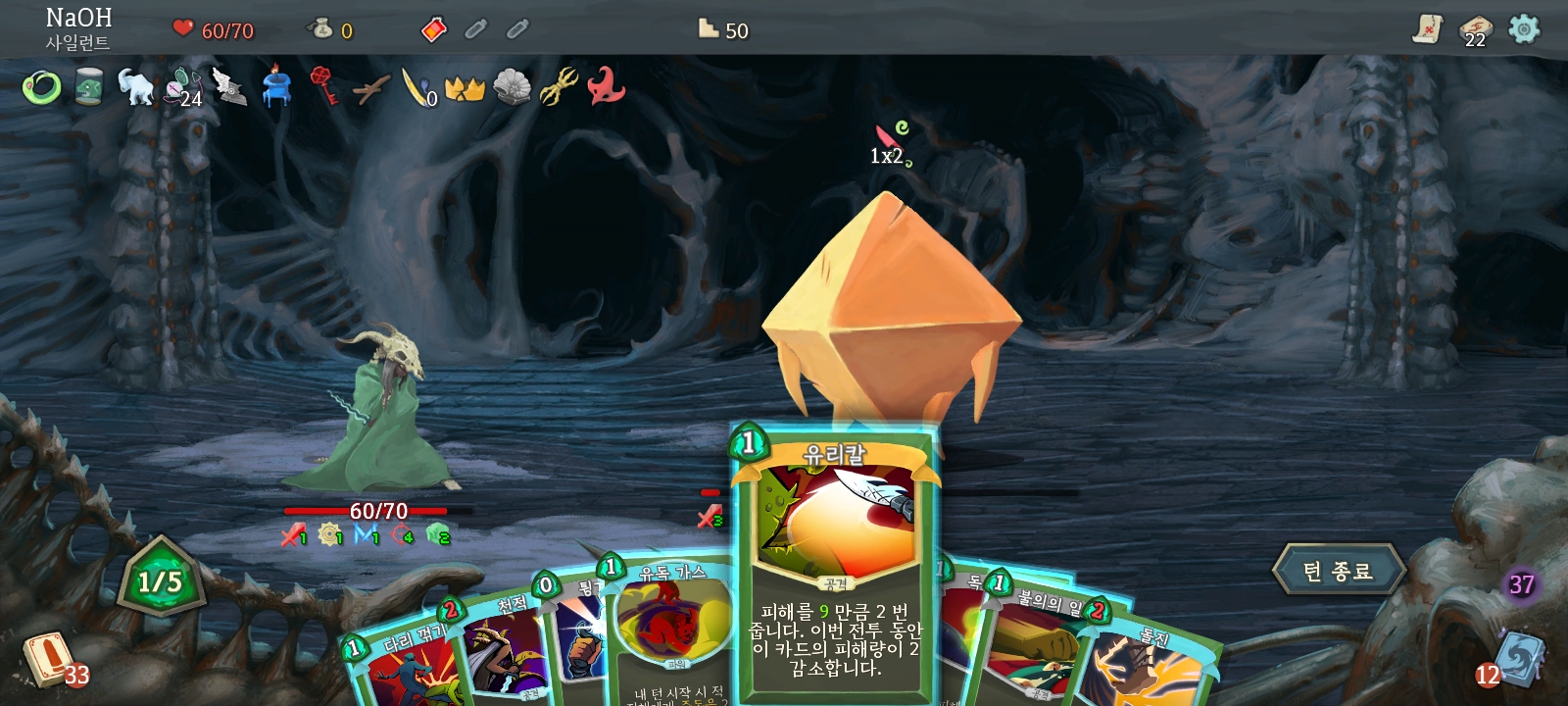View the deck of 22 cards
Screen dimensions: 1568x706
1475,29
